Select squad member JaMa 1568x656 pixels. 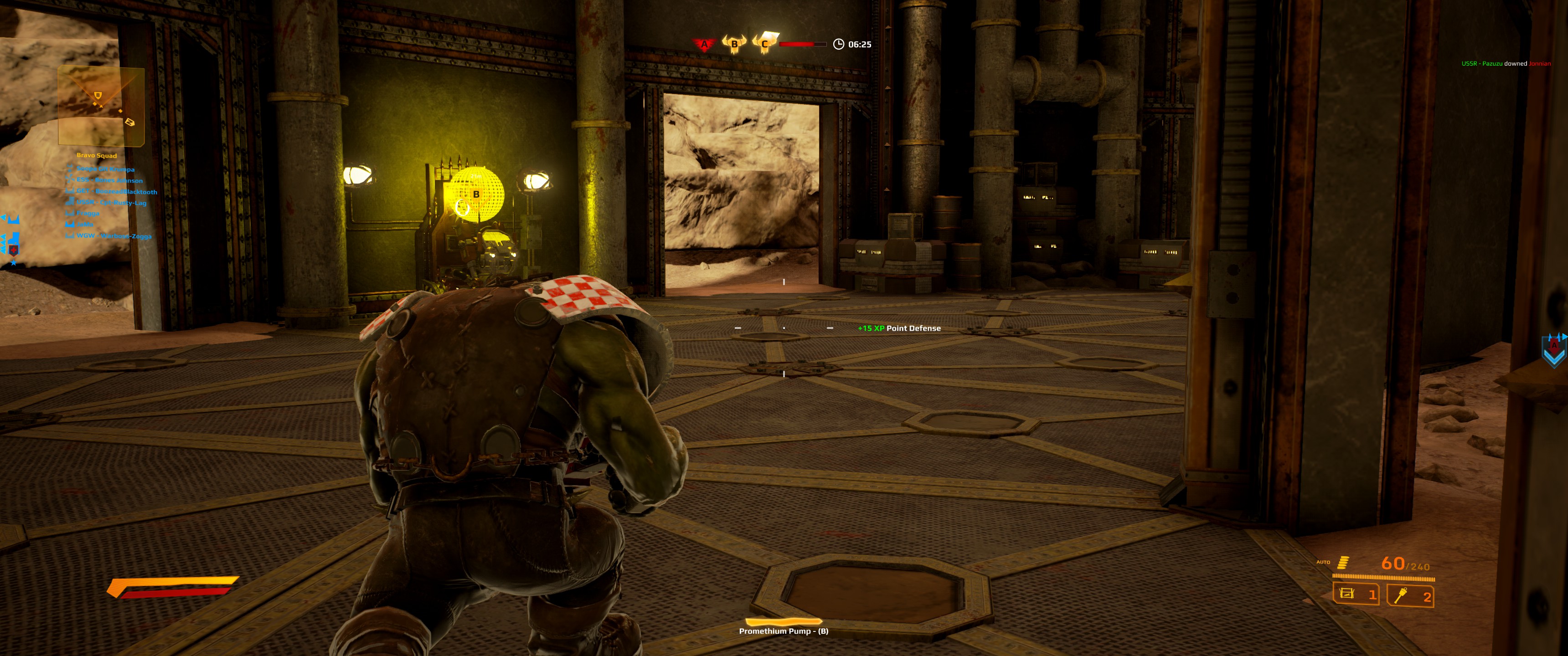(85, 225)
